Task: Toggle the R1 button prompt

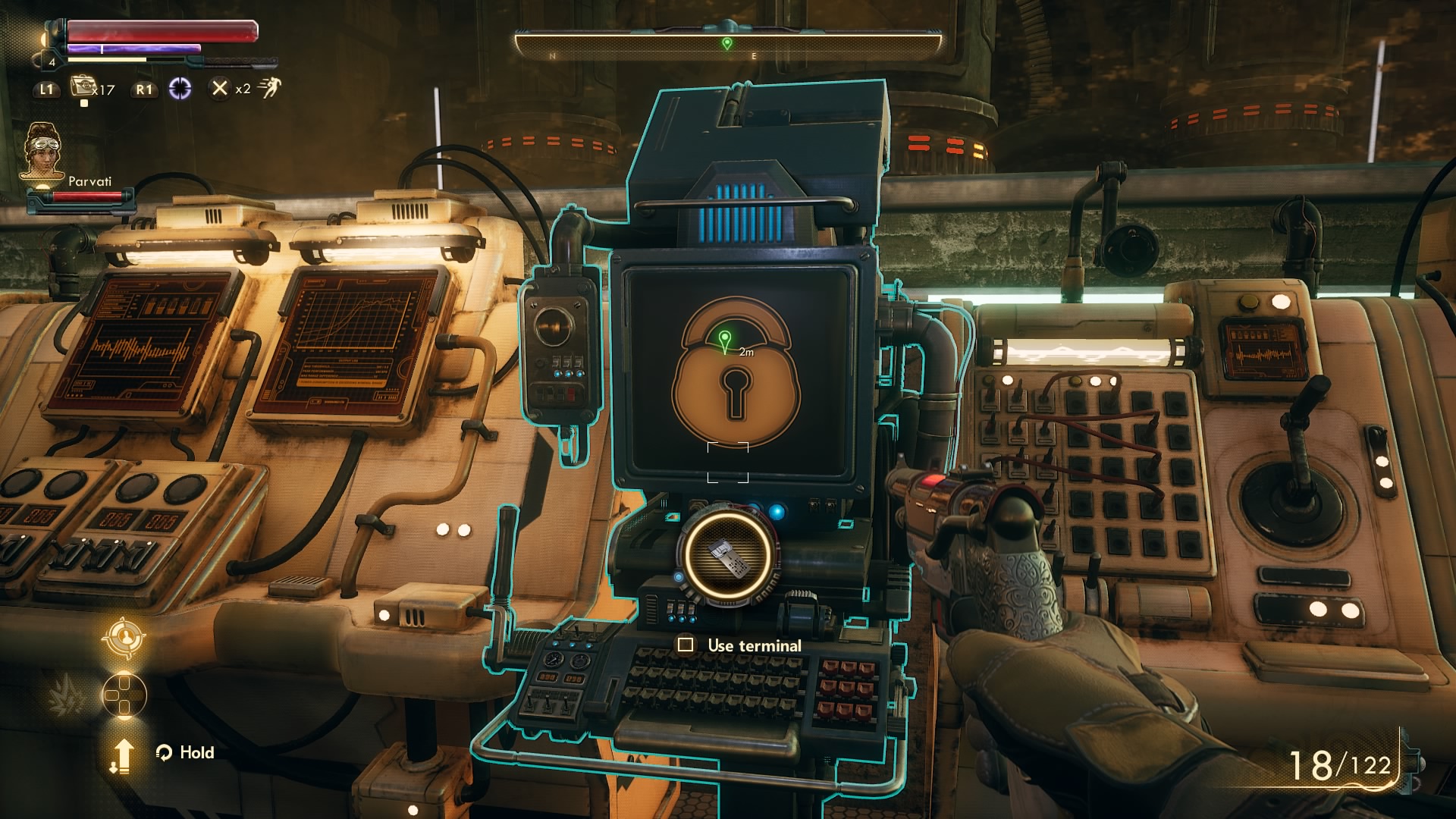Action: click(x=144, y=89)
